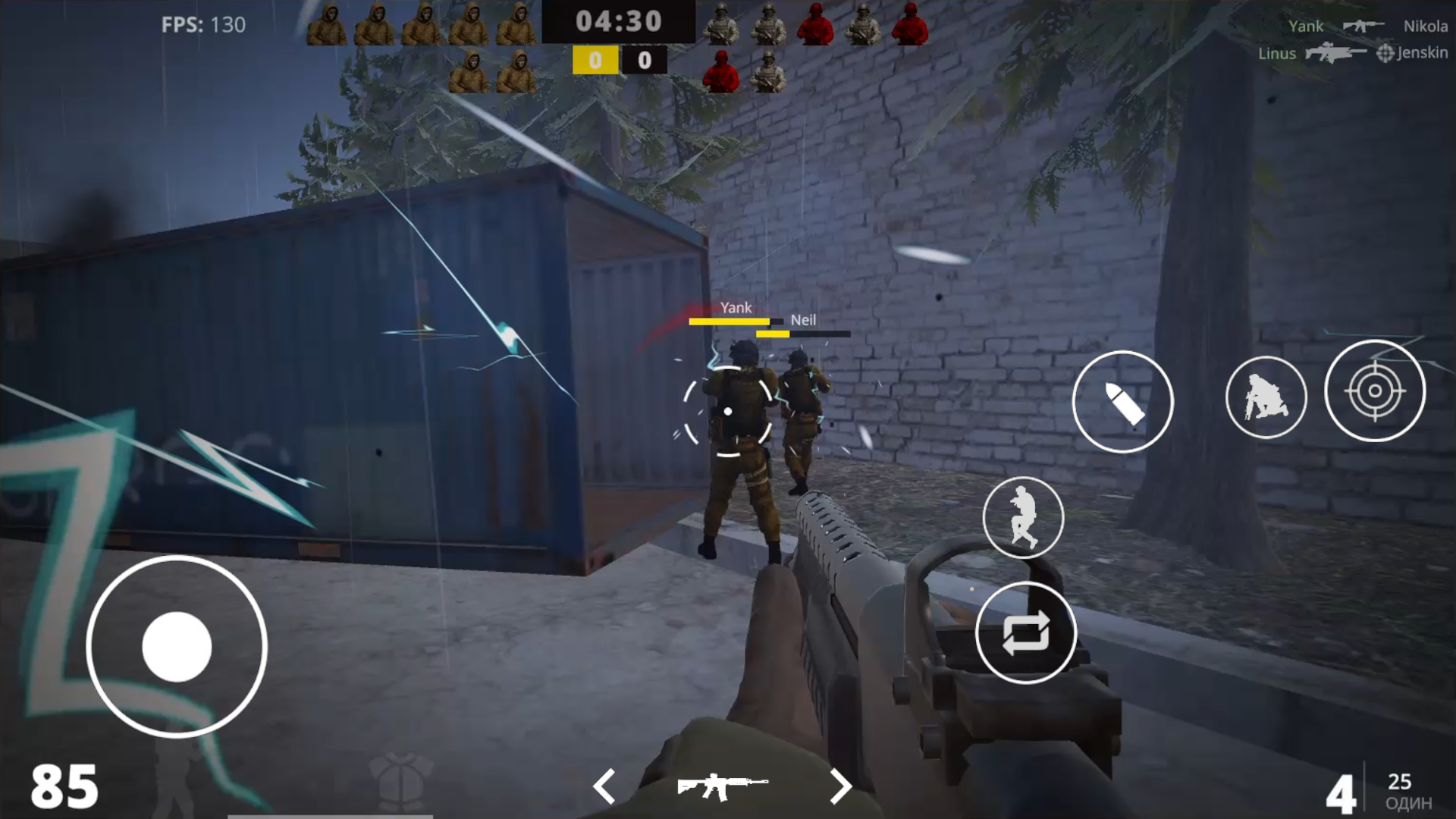
Task: Tap the sniper icon beside Linus
Action: coord(1331,53)
